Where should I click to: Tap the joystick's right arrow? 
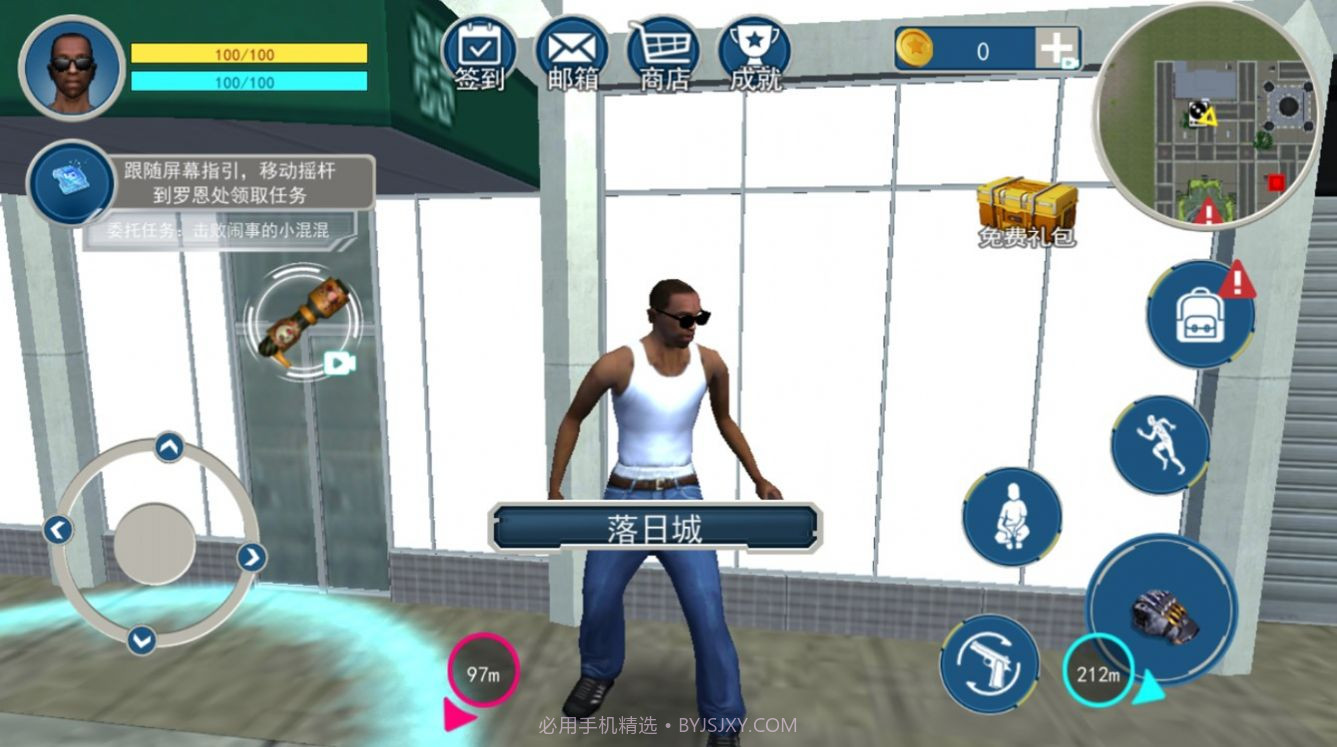pos(252,557)
